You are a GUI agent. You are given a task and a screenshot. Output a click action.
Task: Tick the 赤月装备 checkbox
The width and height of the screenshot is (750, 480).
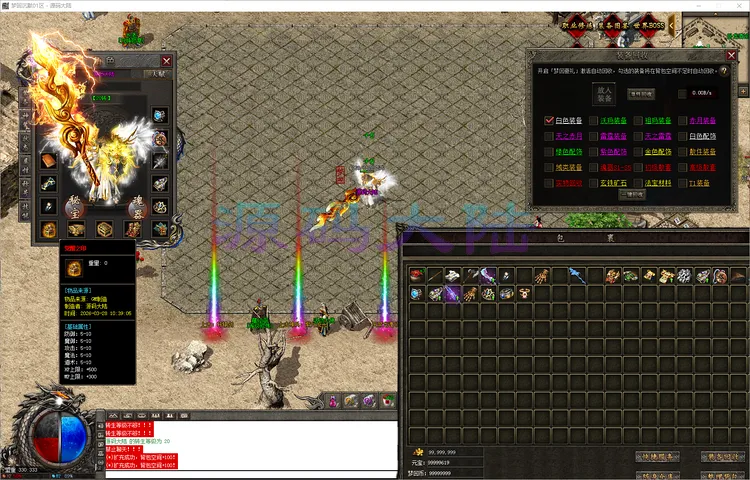pyautogui.click(x=680, y=120)
